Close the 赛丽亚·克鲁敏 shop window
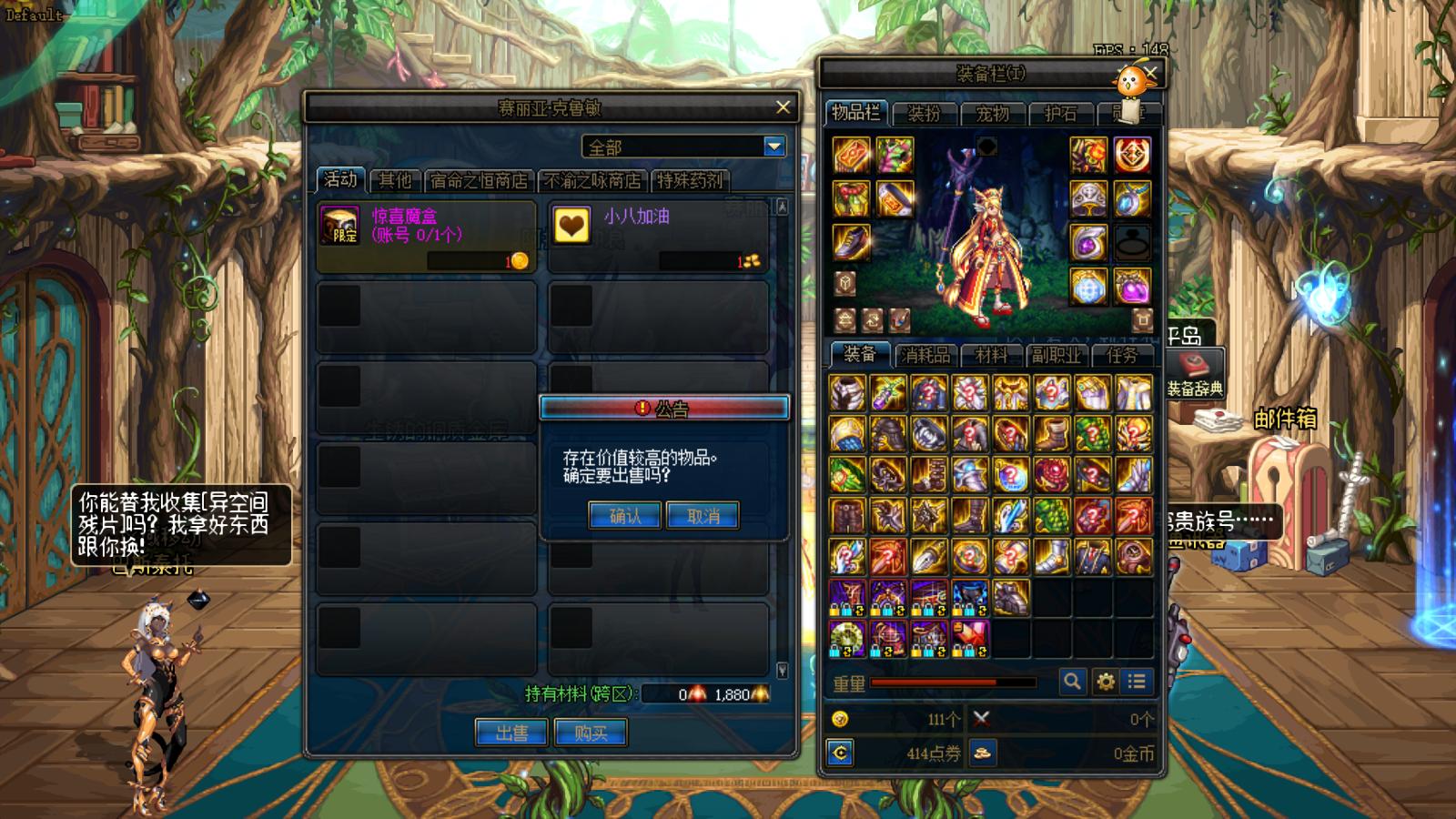The image size is (1456, 819). pos(783,107)
